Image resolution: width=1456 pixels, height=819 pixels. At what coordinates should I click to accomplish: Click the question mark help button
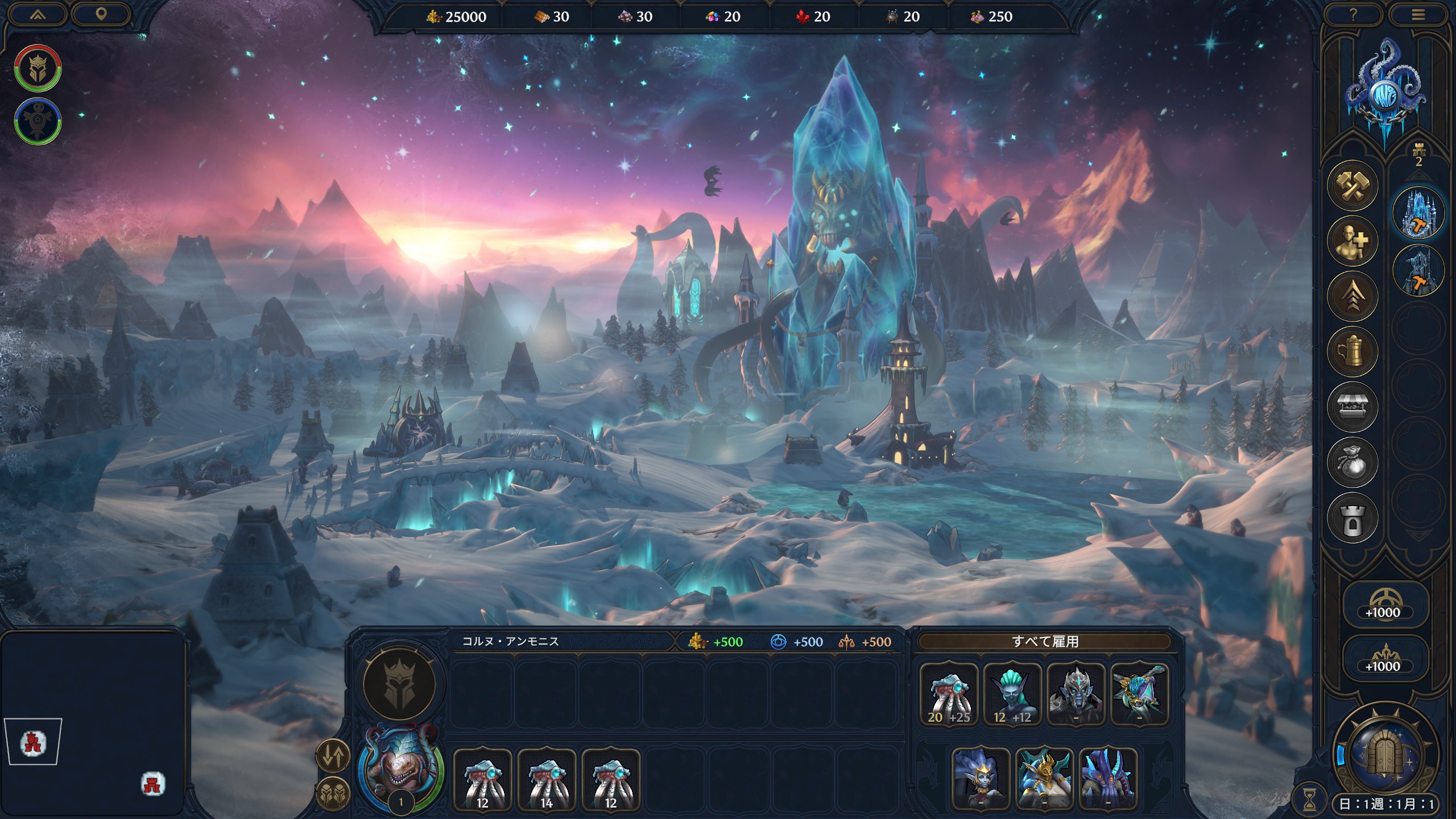1353,15
